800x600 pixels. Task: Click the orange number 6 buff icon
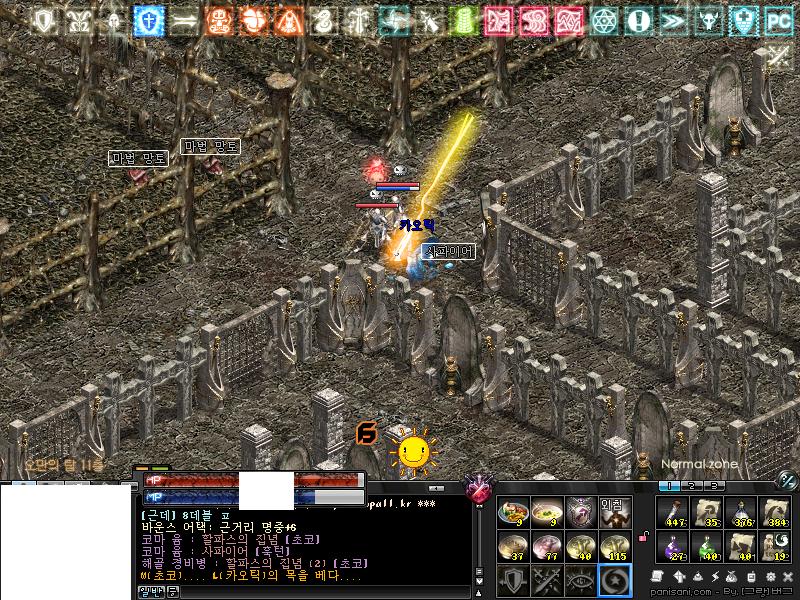pos(366,433)
